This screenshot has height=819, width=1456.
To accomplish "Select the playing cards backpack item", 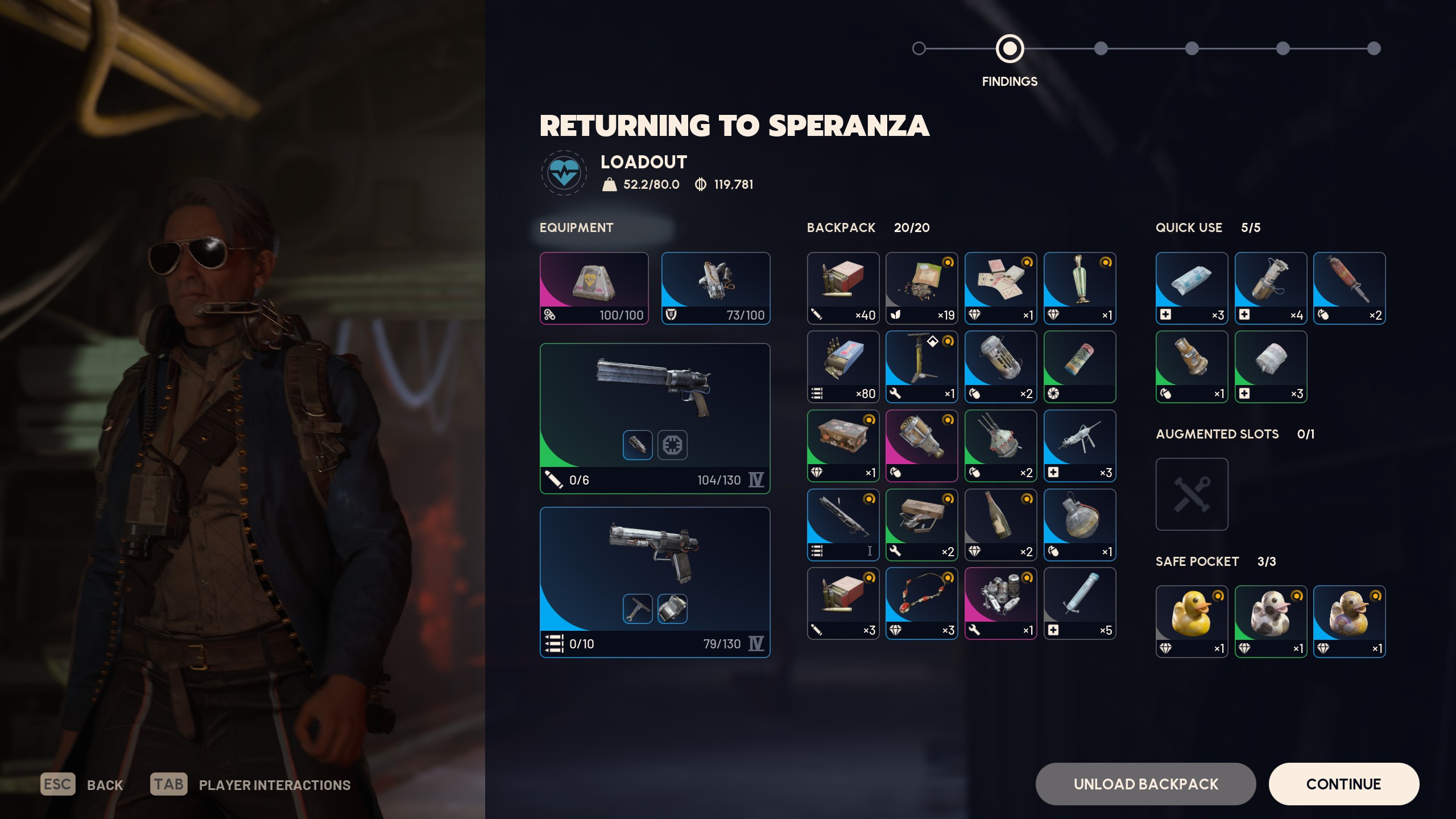I will point(1000,288).
